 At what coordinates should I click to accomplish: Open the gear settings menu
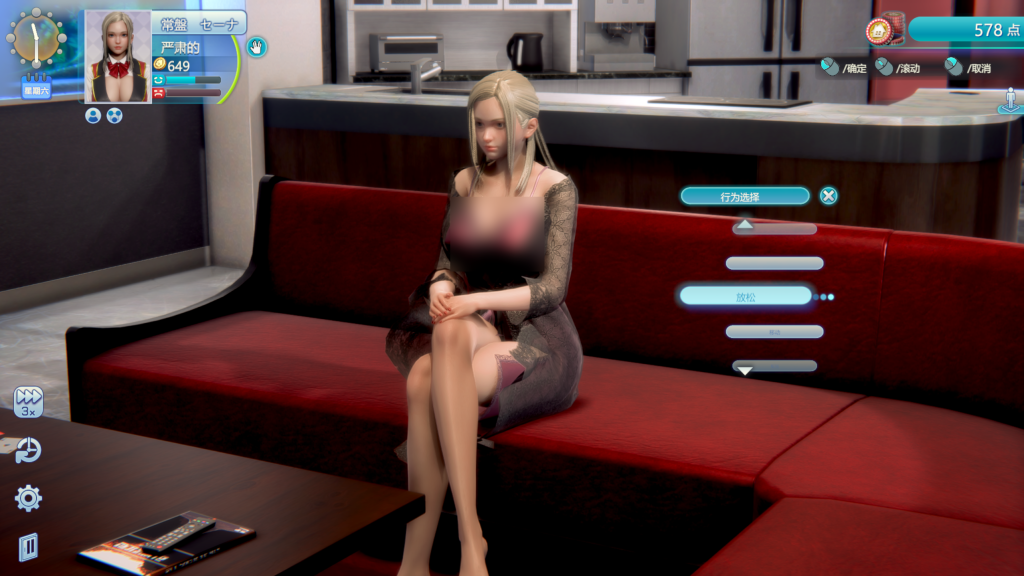pos(28,498)
